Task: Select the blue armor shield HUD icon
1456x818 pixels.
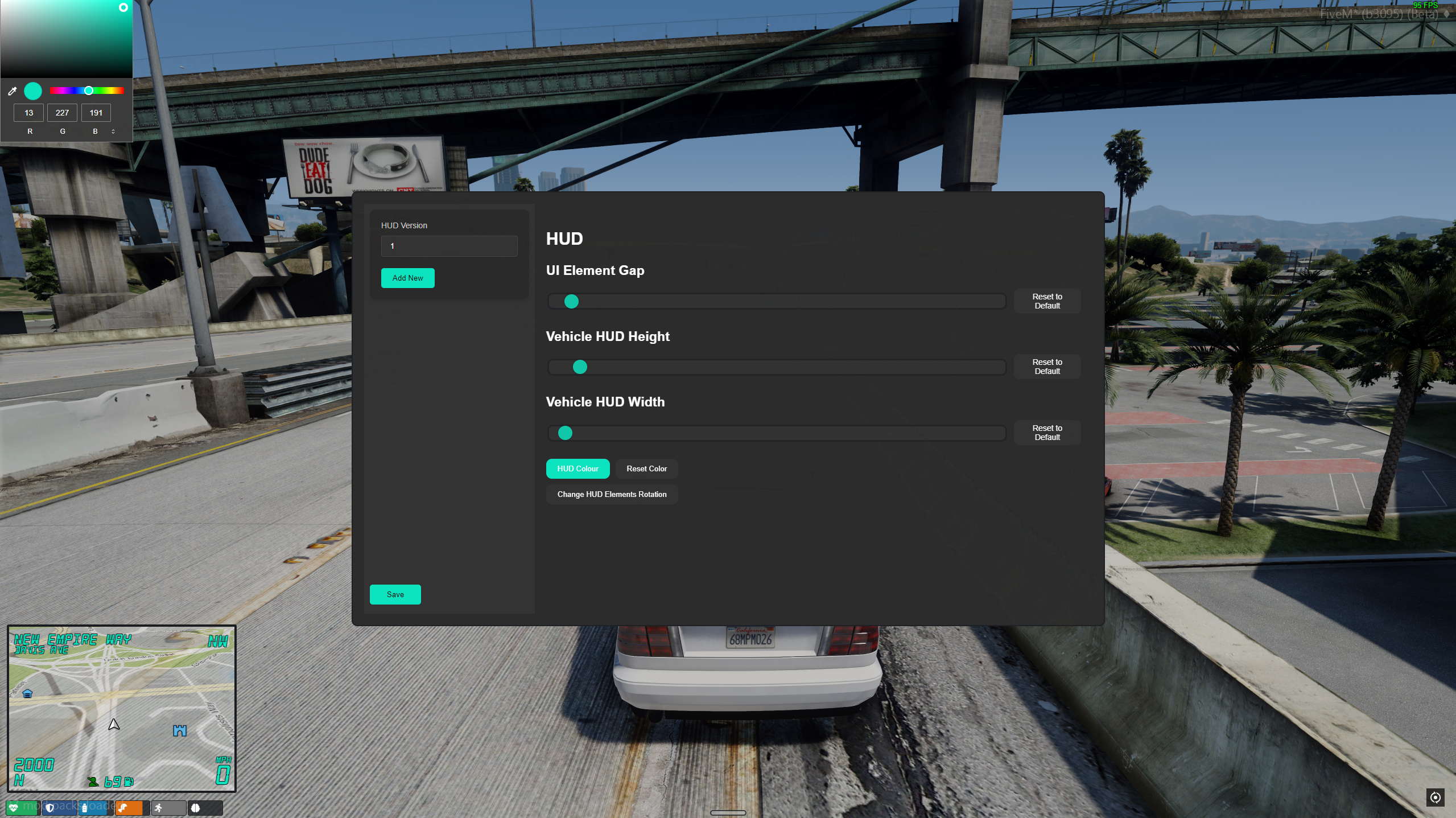Action: [50, 808]
